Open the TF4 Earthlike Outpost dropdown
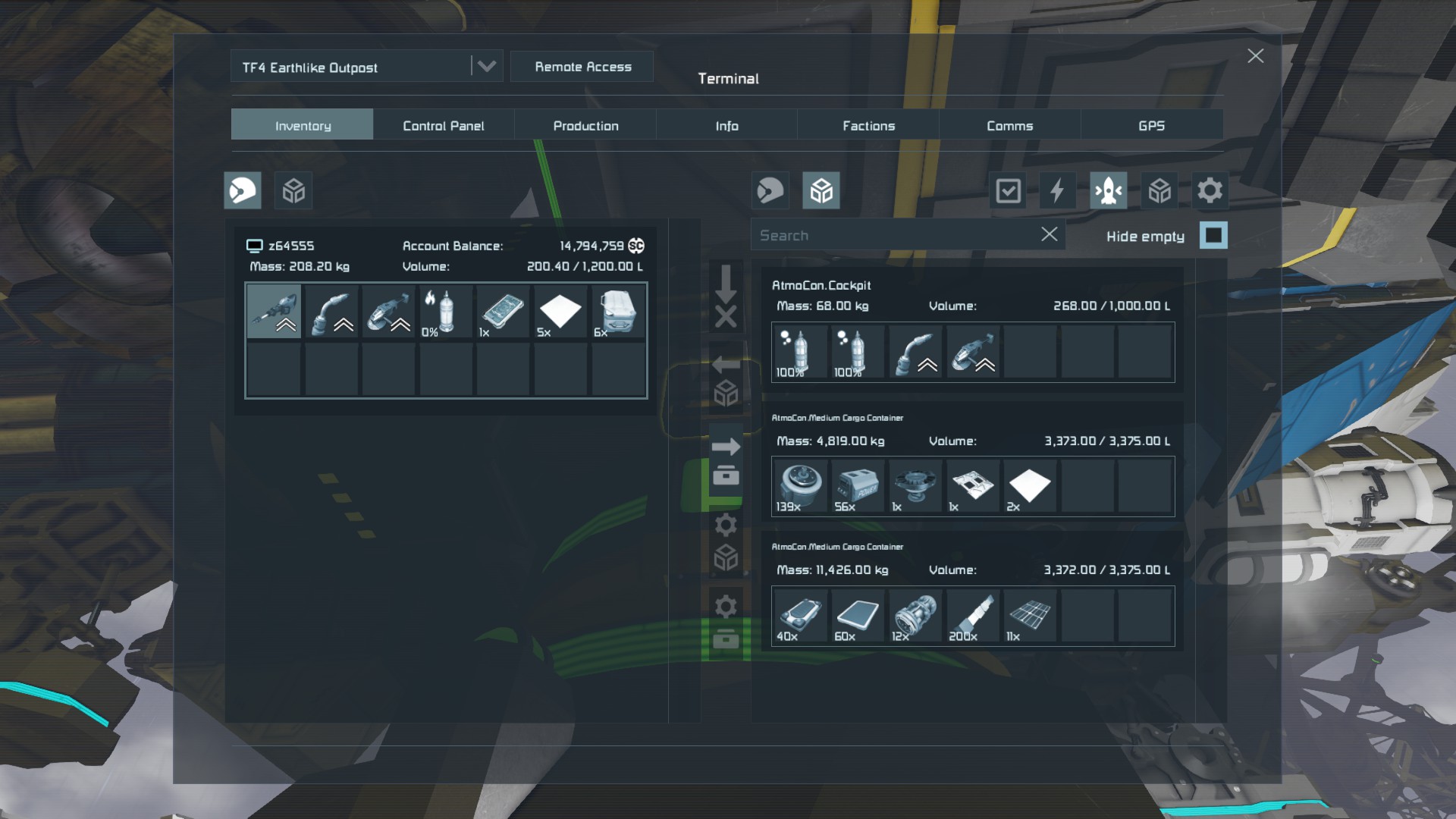Image resolution: width=1456 pixels, height=819 pixels. pos(486,67)
